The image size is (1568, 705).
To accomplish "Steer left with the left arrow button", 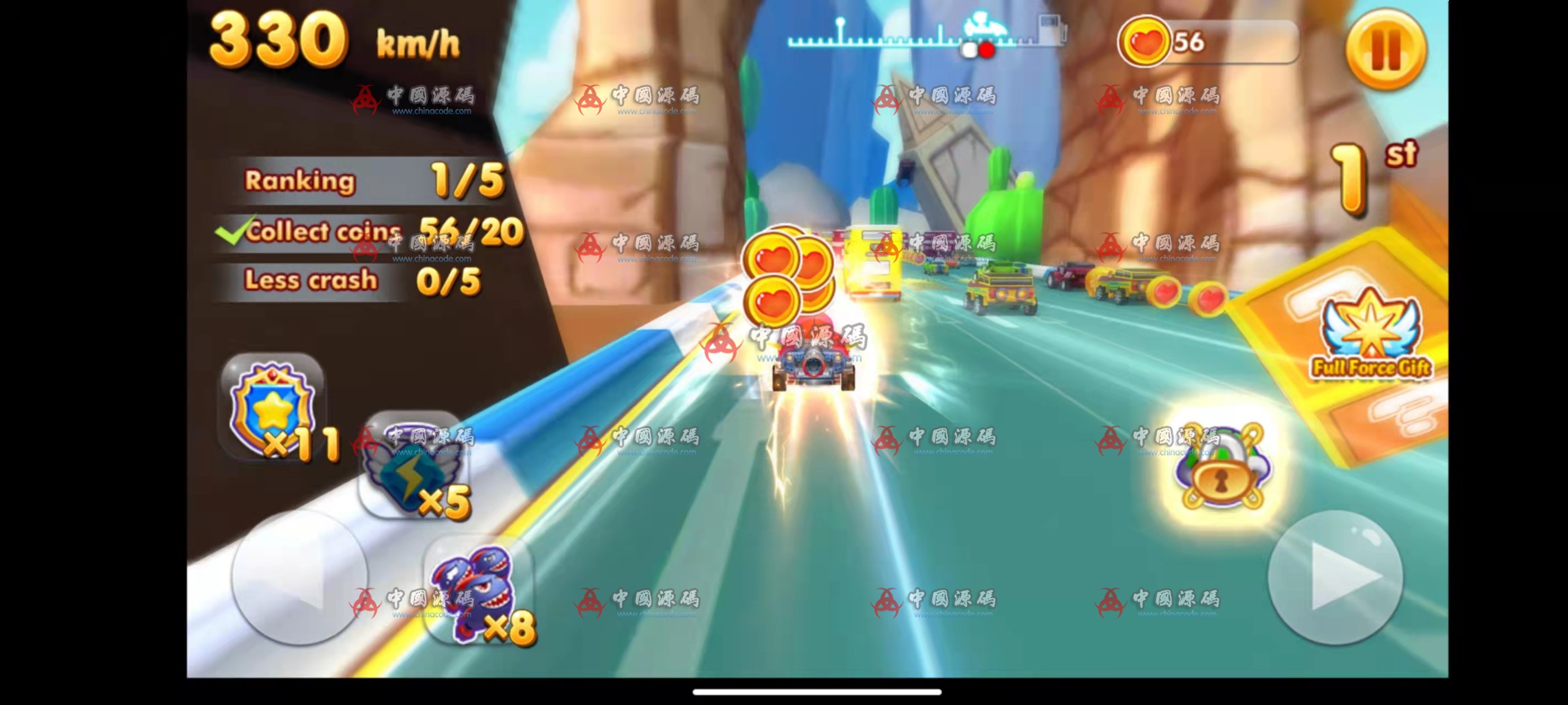I will pos(299,577).
